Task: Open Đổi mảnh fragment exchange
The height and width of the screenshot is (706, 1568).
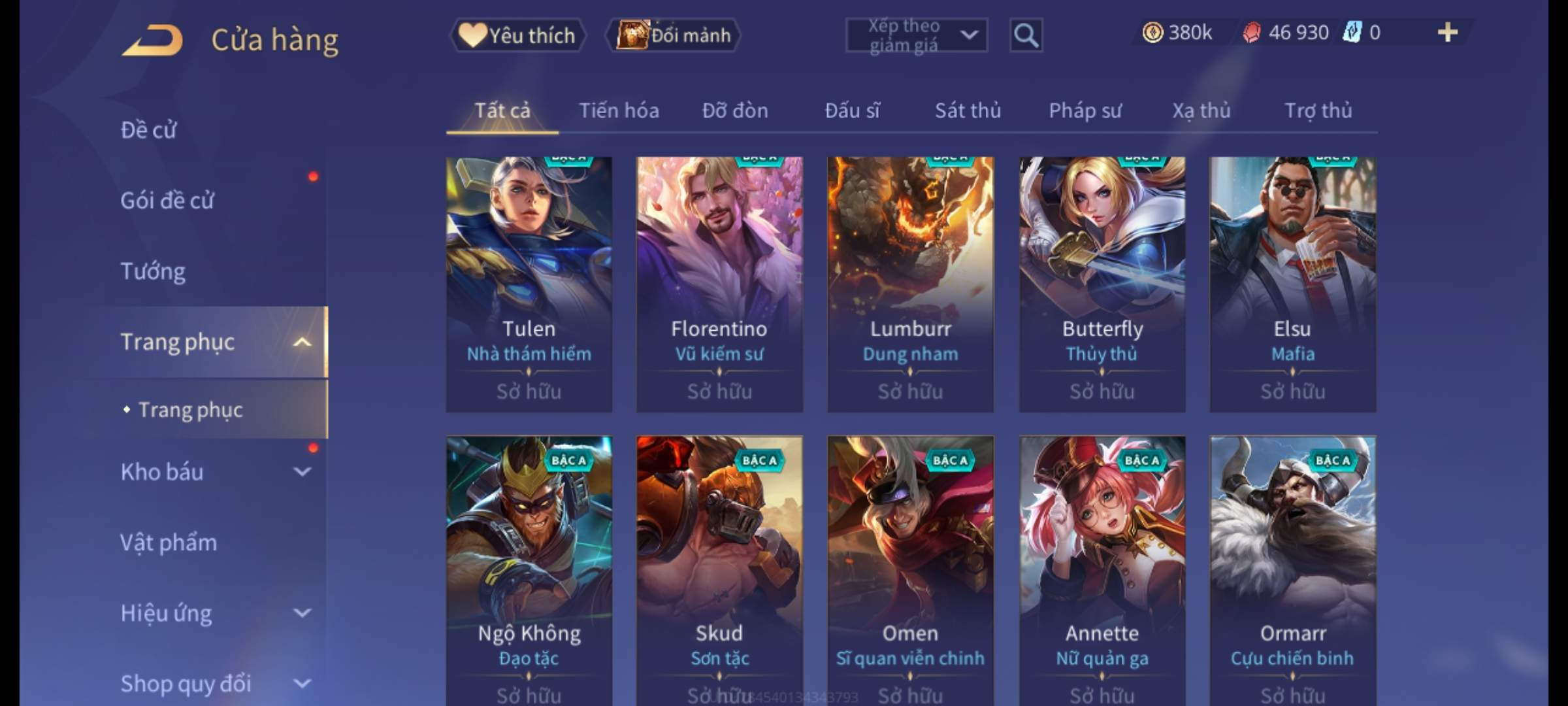Action: tap(674, 35)
